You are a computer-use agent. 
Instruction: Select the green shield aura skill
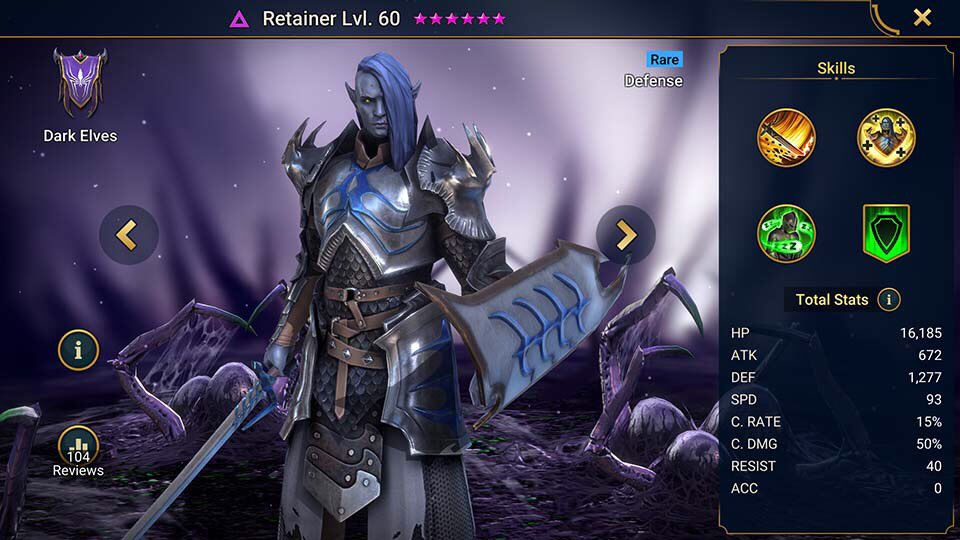[886, 233]
